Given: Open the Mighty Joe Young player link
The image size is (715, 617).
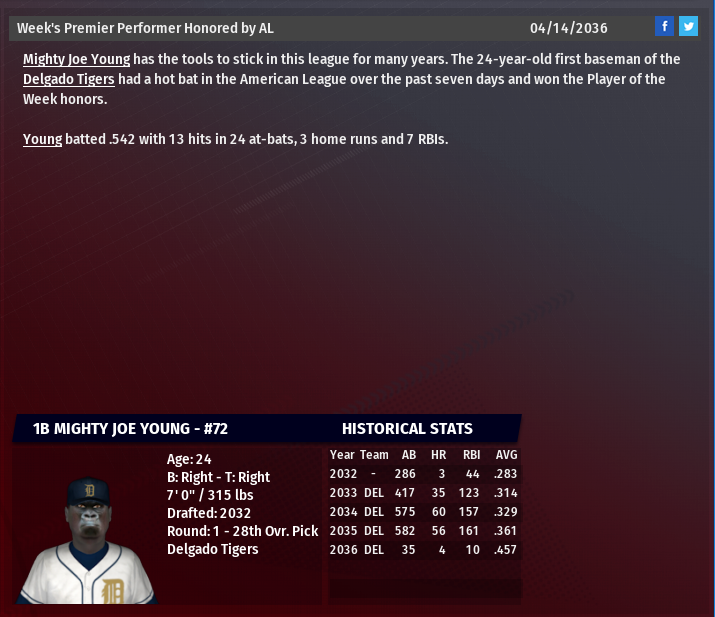Looking at the screenshot, I should (x=76, y=59).
